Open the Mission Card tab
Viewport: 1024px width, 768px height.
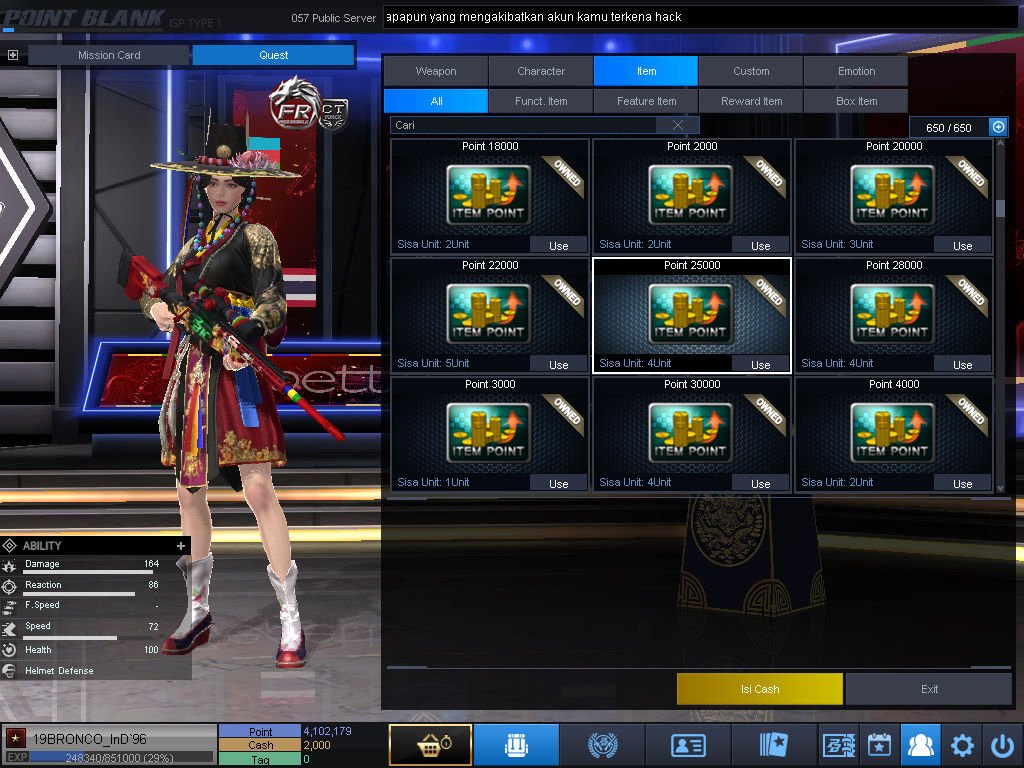click(x=109, y=55)
